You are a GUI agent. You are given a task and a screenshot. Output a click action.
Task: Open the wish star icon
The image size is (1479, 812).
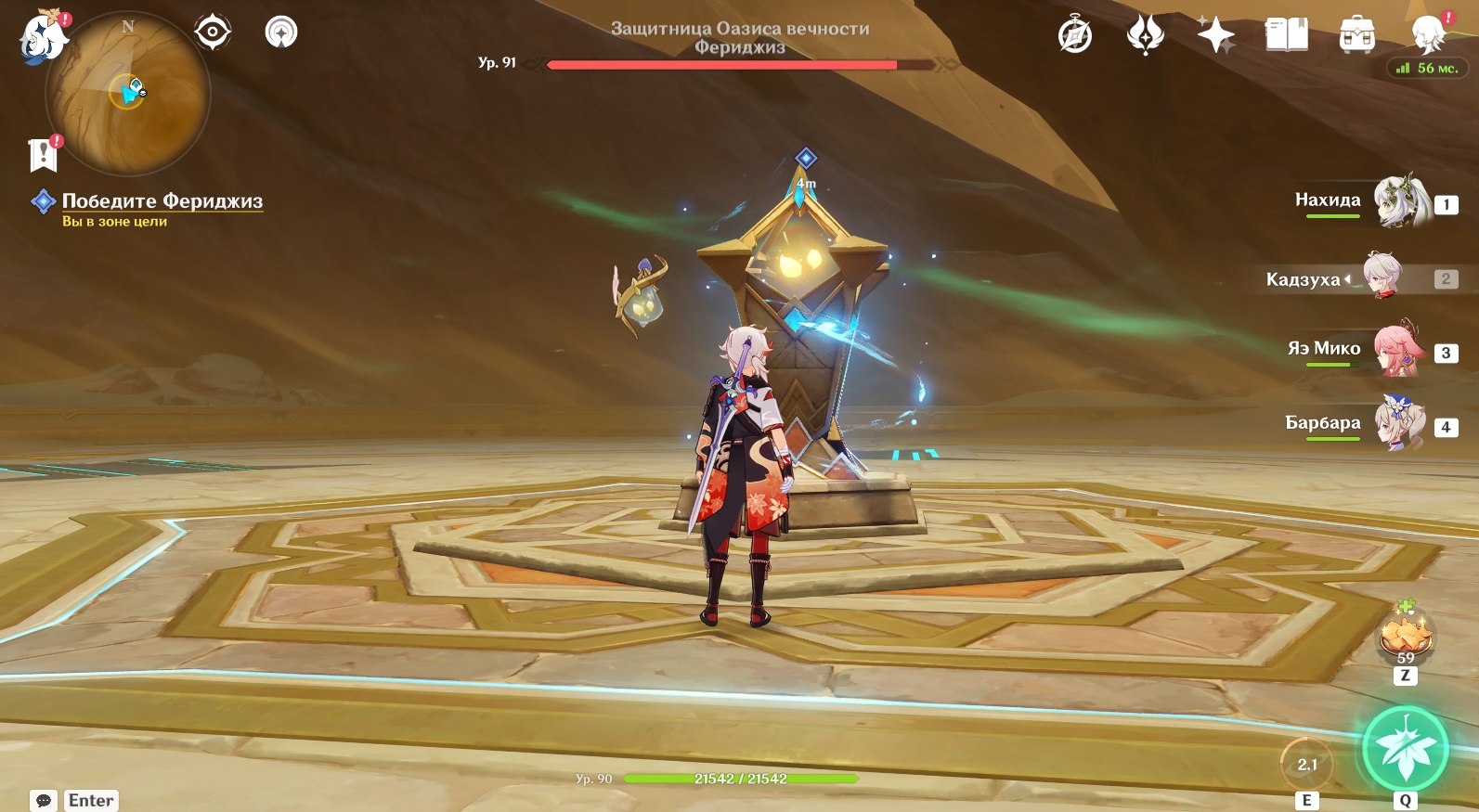pos(1215,35)
